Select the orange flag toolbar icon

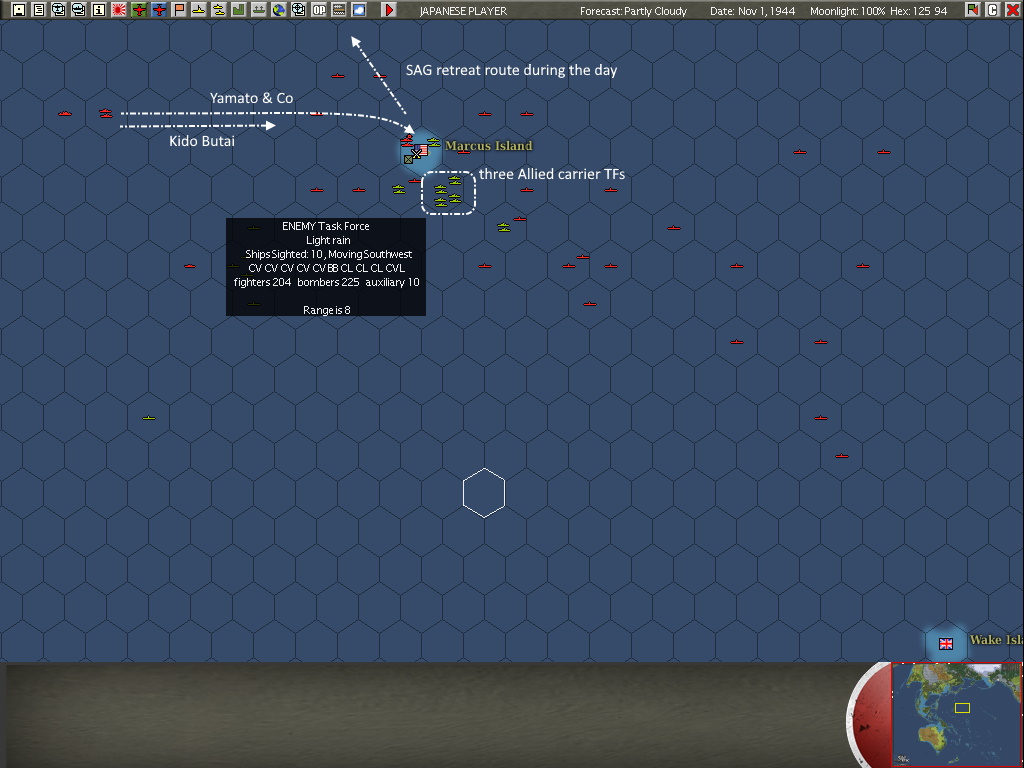pyautogui.click(x=179, y=10)
